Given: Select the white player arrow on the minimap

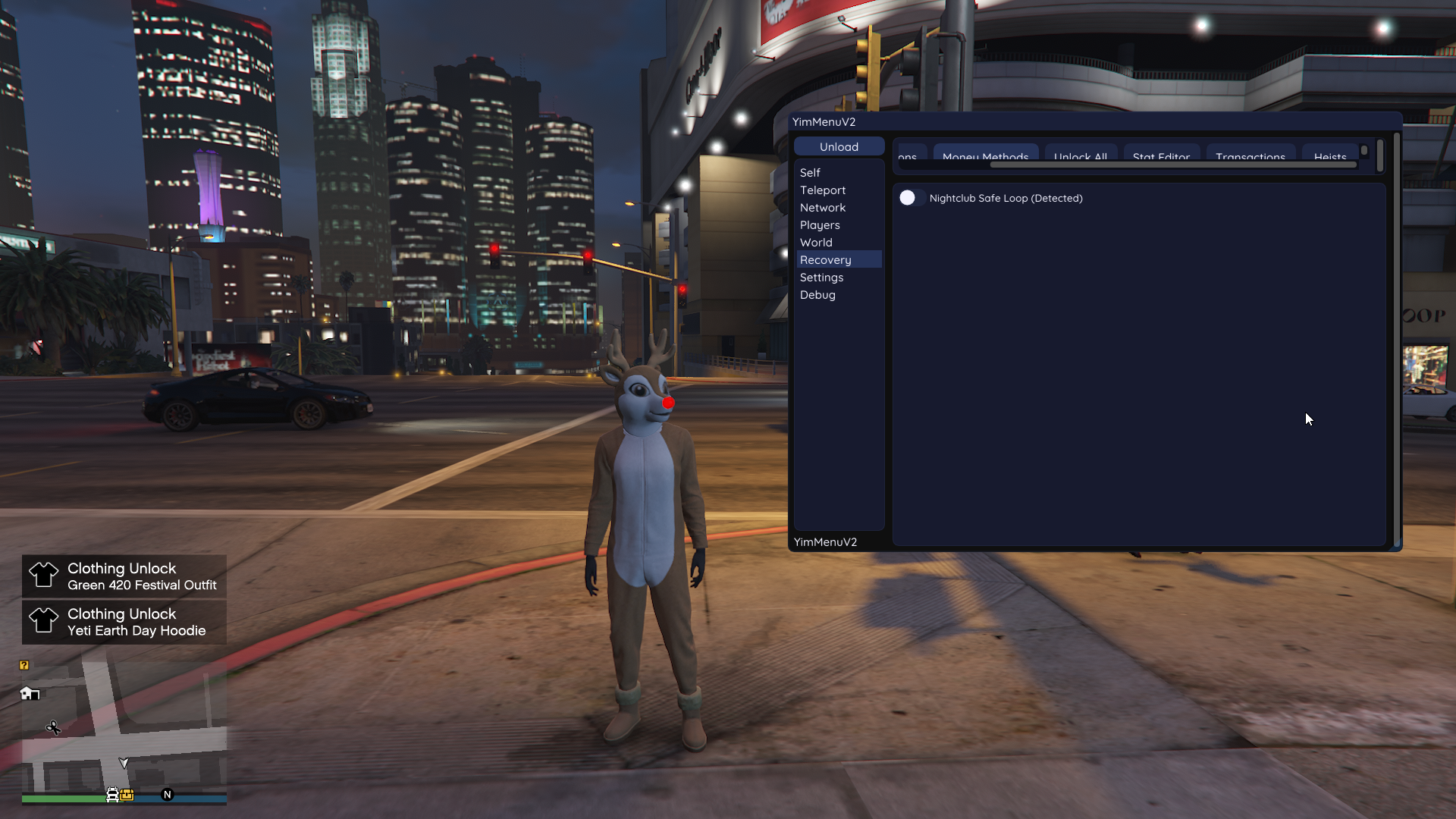Looking at the screenshot, I should (124, 763).
